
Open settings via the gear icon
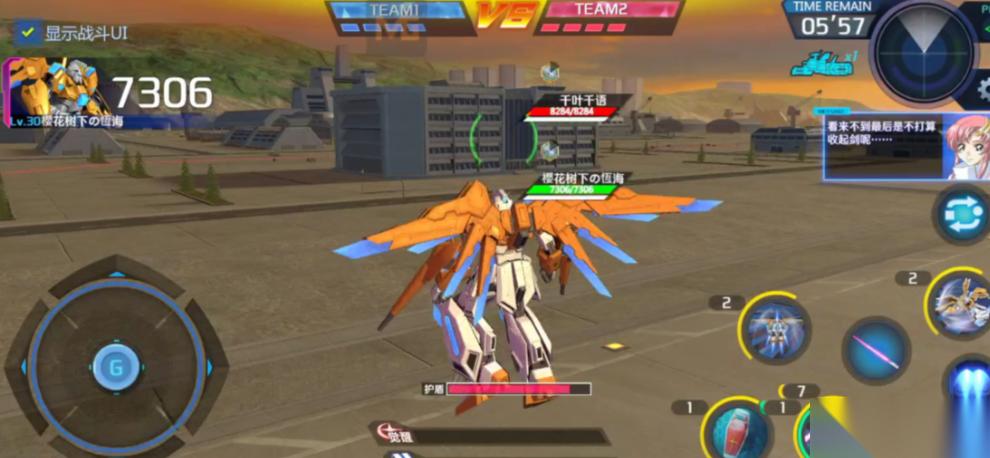point(983,89)
